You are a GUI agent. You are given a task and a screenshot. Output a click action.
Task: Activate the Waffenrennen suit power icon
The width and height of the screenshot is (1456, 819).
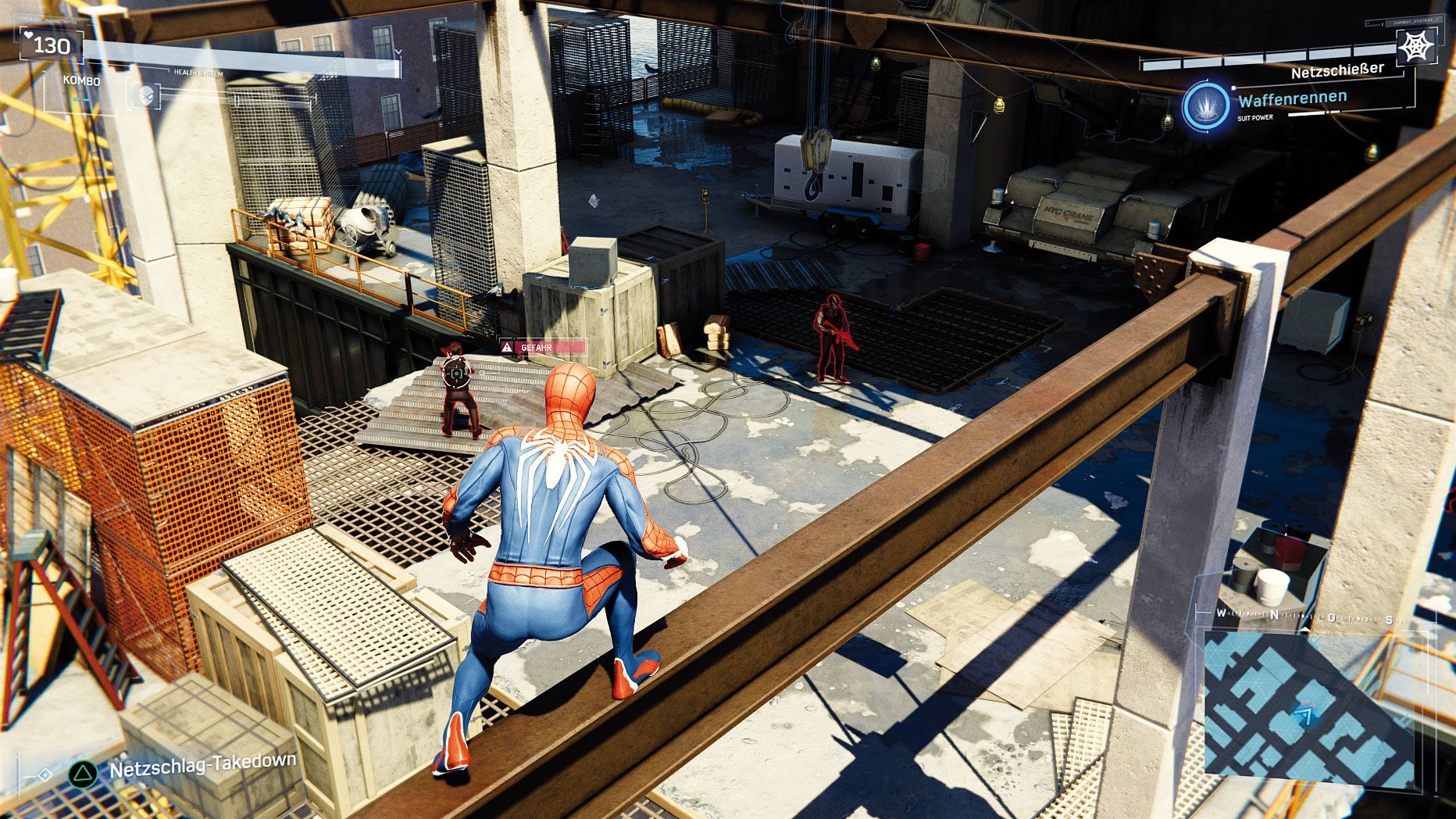[x=1206, y=106]
